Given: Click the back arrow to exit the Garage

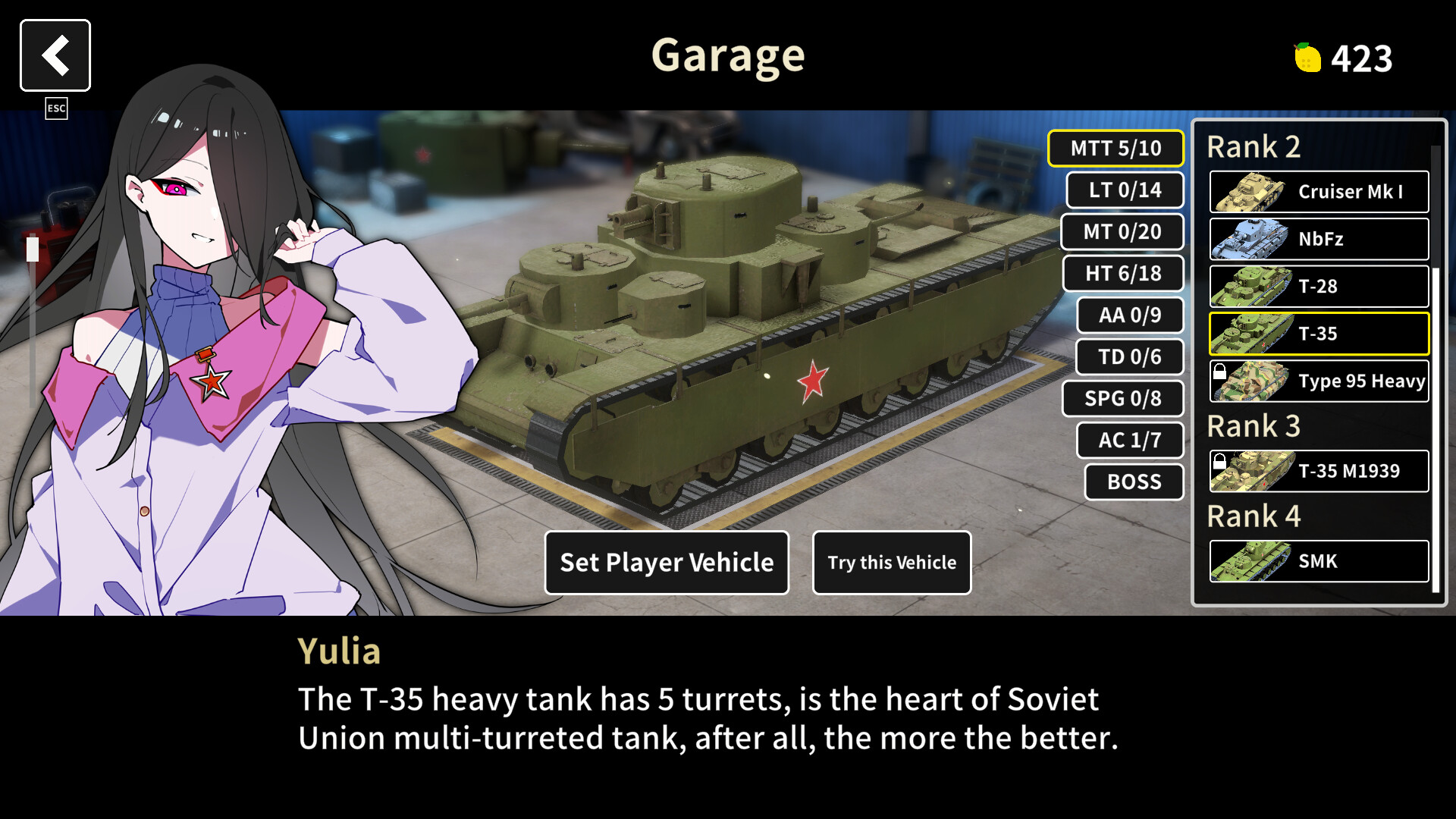Looking at the screenshot, I should click(x=55, y=55).
